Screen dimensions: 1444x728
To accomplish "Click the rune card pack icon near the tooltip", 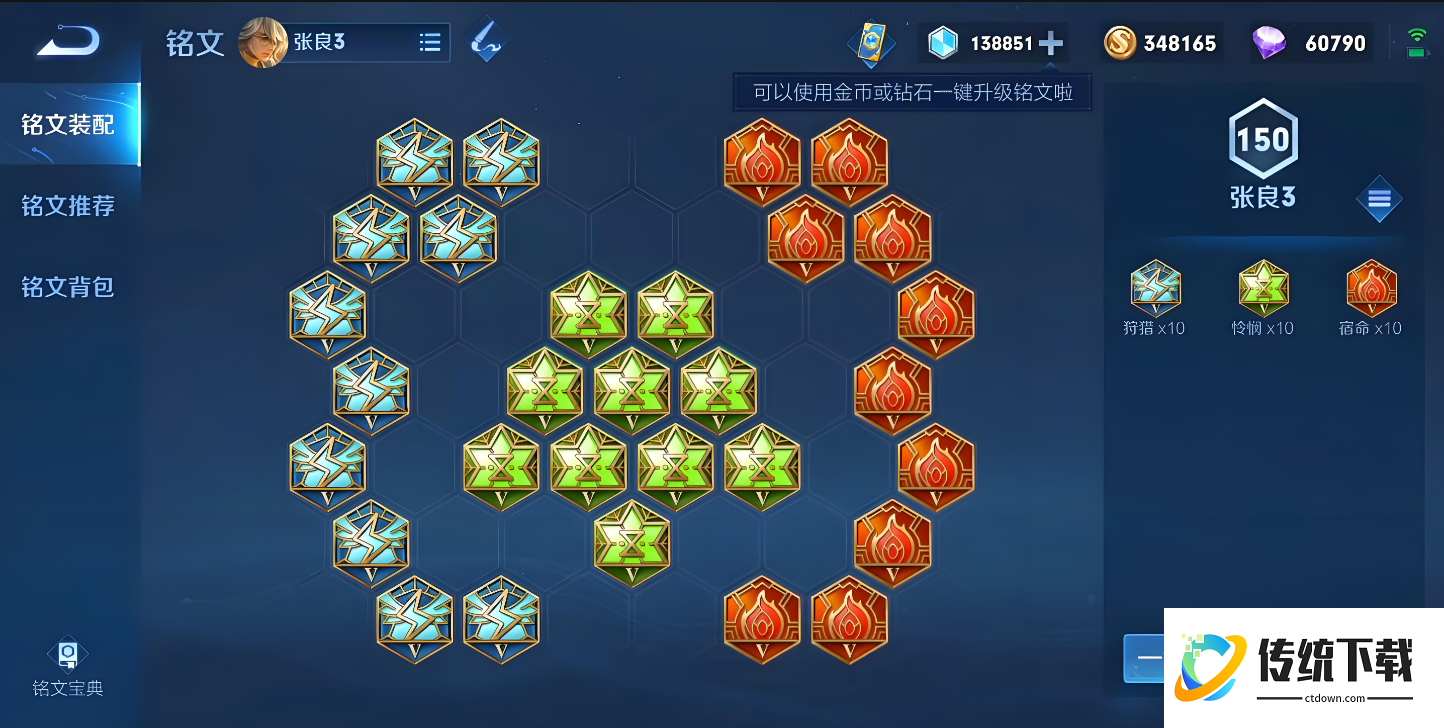I will click(871, 42).
